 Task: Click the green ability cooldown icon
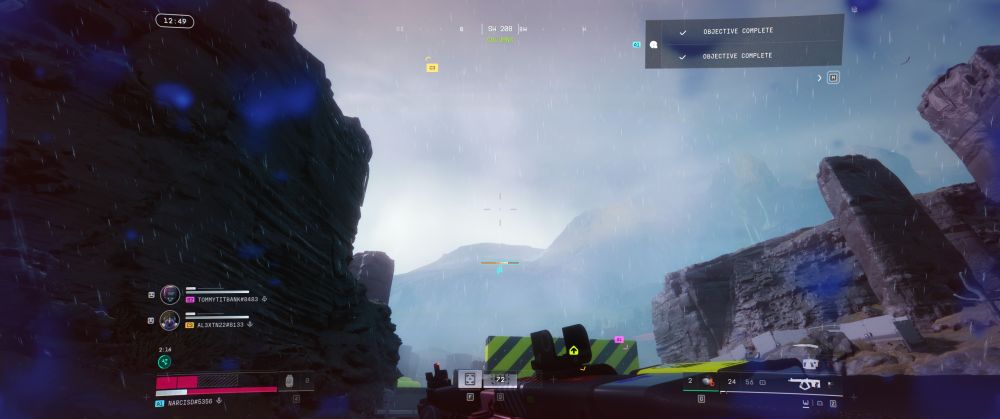[164, 362]
